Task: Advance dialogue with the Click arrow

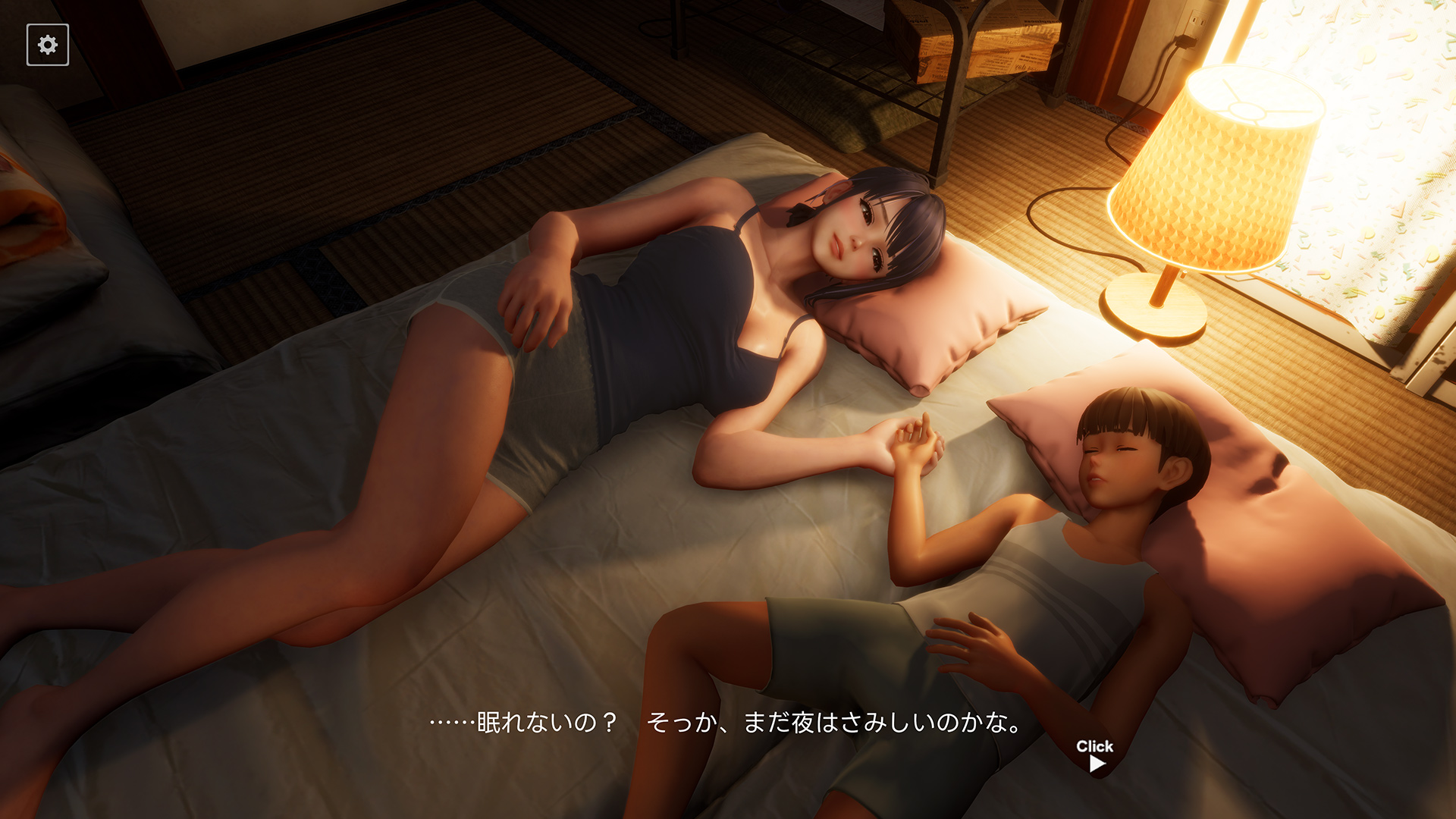Action: click(x=1096, y=763)
